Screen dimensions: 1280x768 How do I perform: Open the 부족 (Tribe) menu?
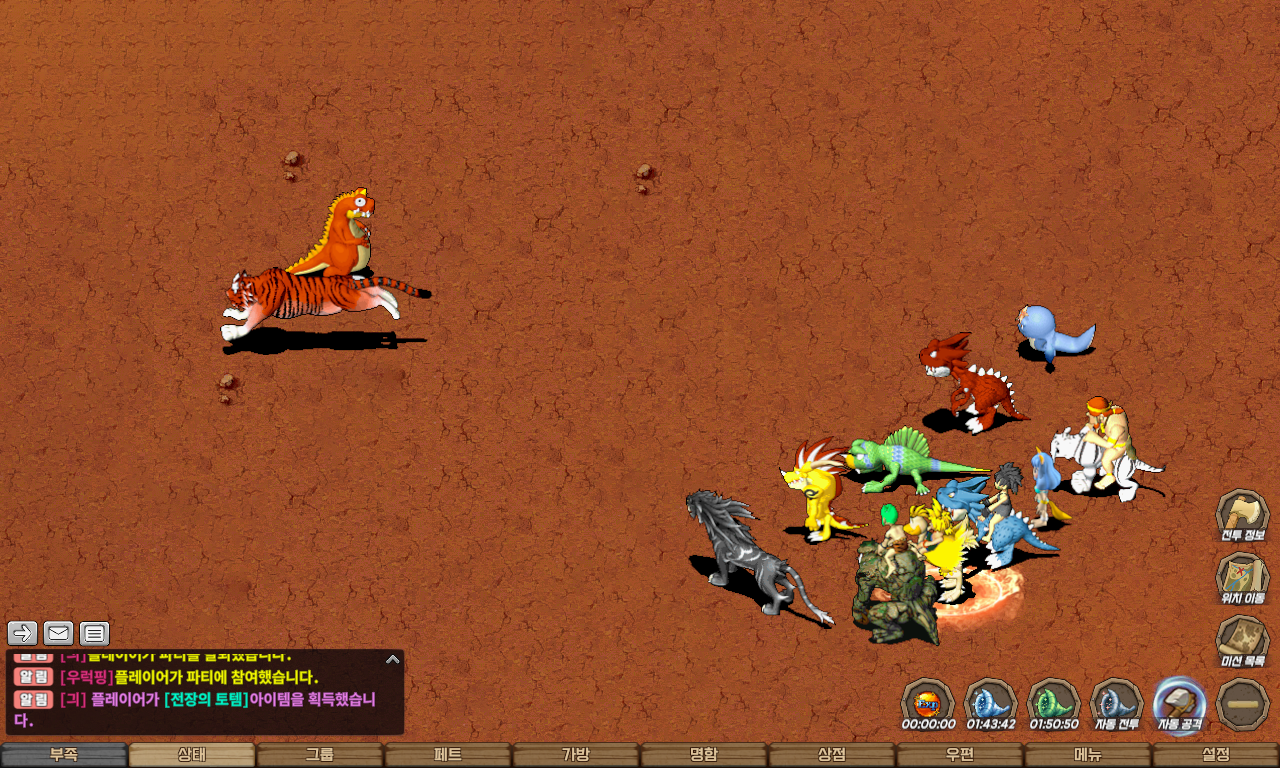coord(64,755)
